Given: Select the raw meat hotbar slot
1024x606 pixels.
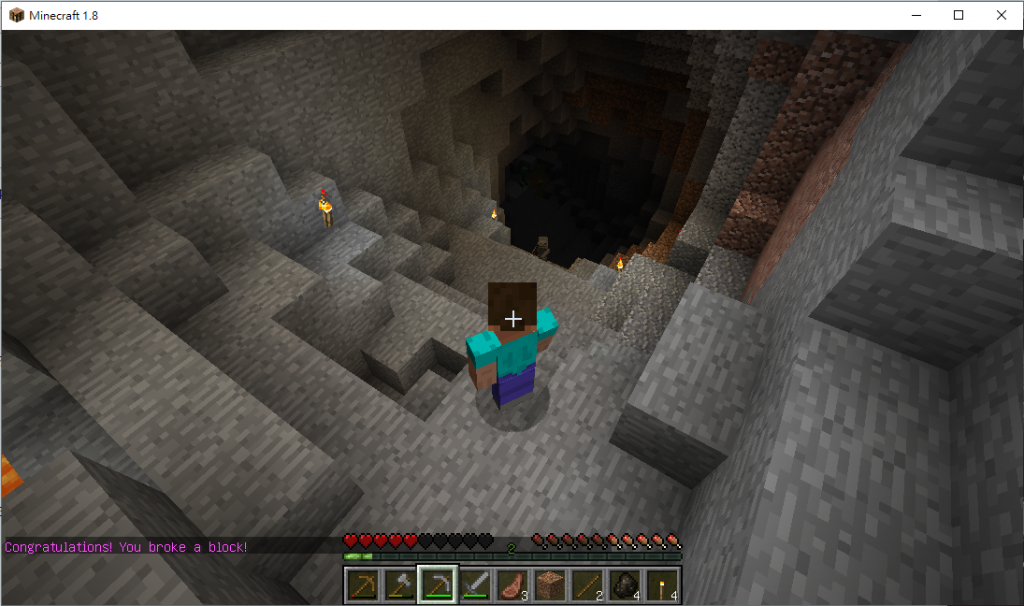Looking at the screenshot, I should (x=513, y=585).
